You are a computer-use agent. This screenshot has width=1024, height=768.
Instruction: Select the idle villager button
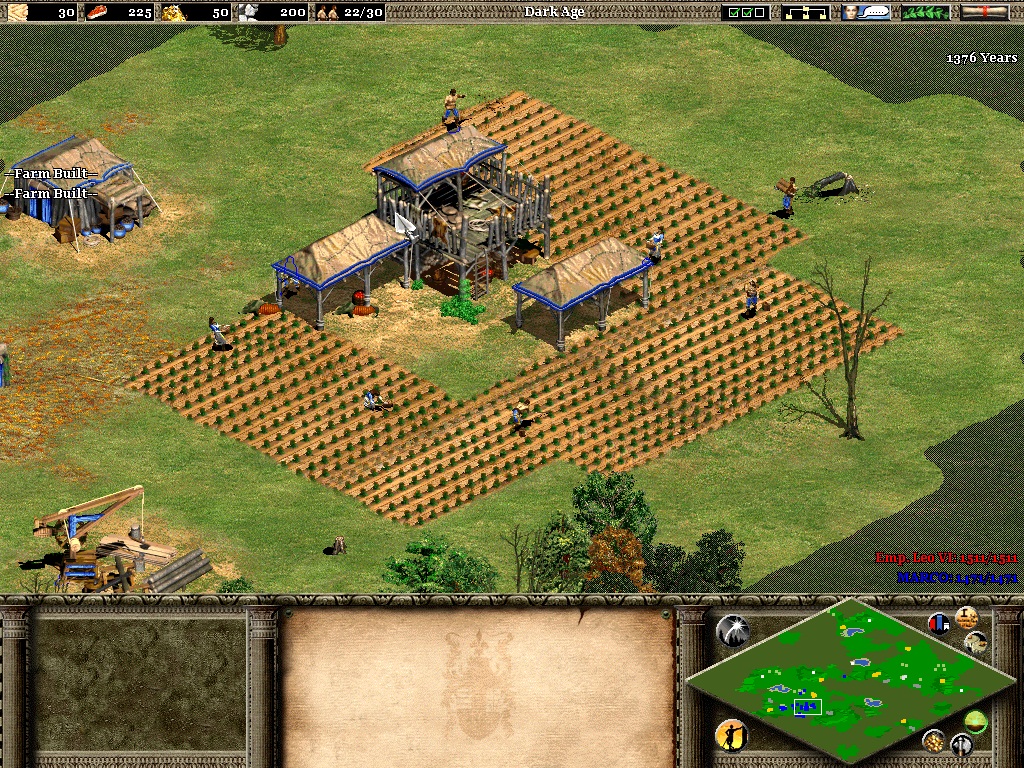click(732, 737)
